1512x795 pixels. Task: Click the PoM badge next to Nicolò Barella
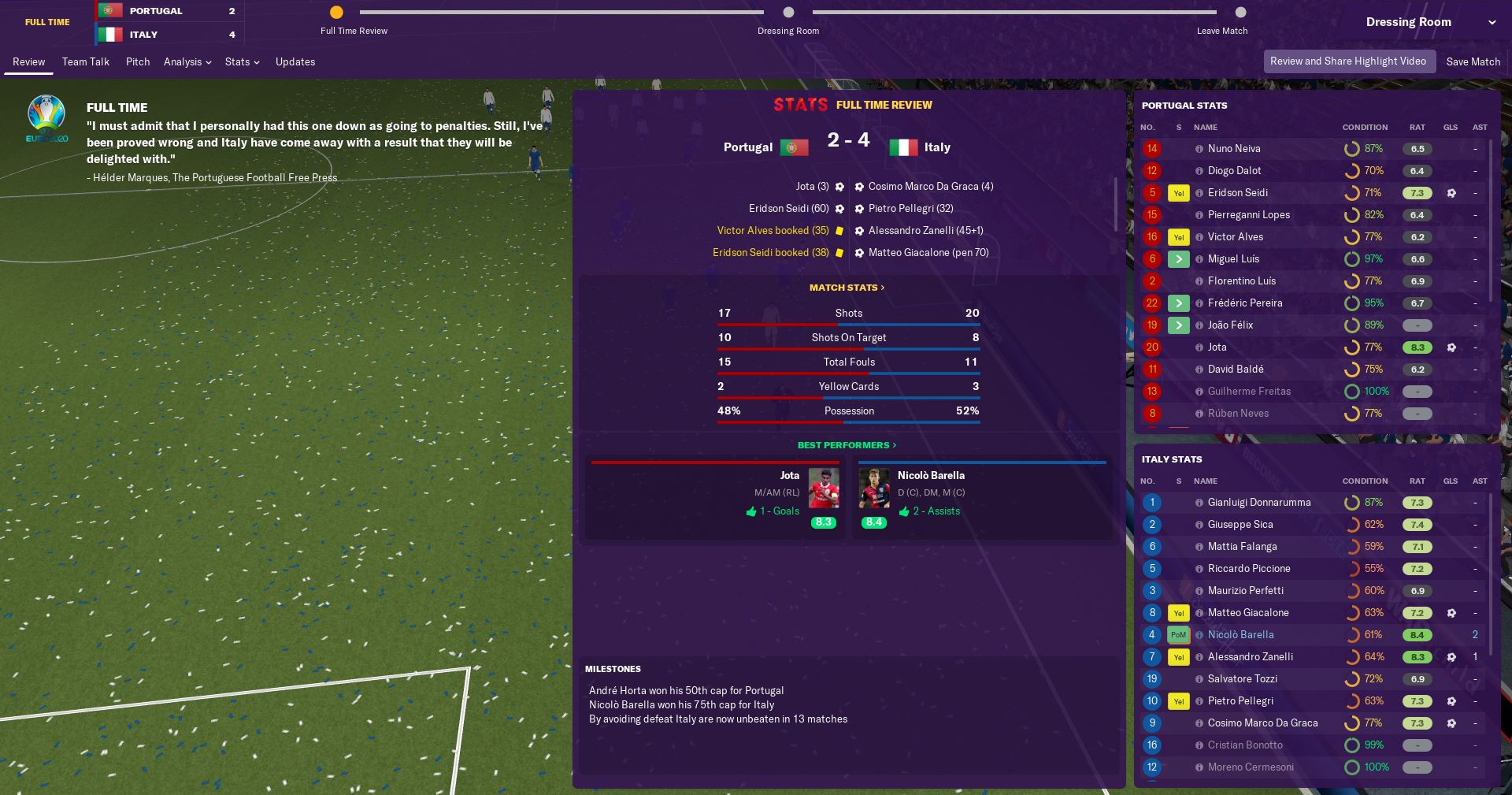pos(1178,634)
